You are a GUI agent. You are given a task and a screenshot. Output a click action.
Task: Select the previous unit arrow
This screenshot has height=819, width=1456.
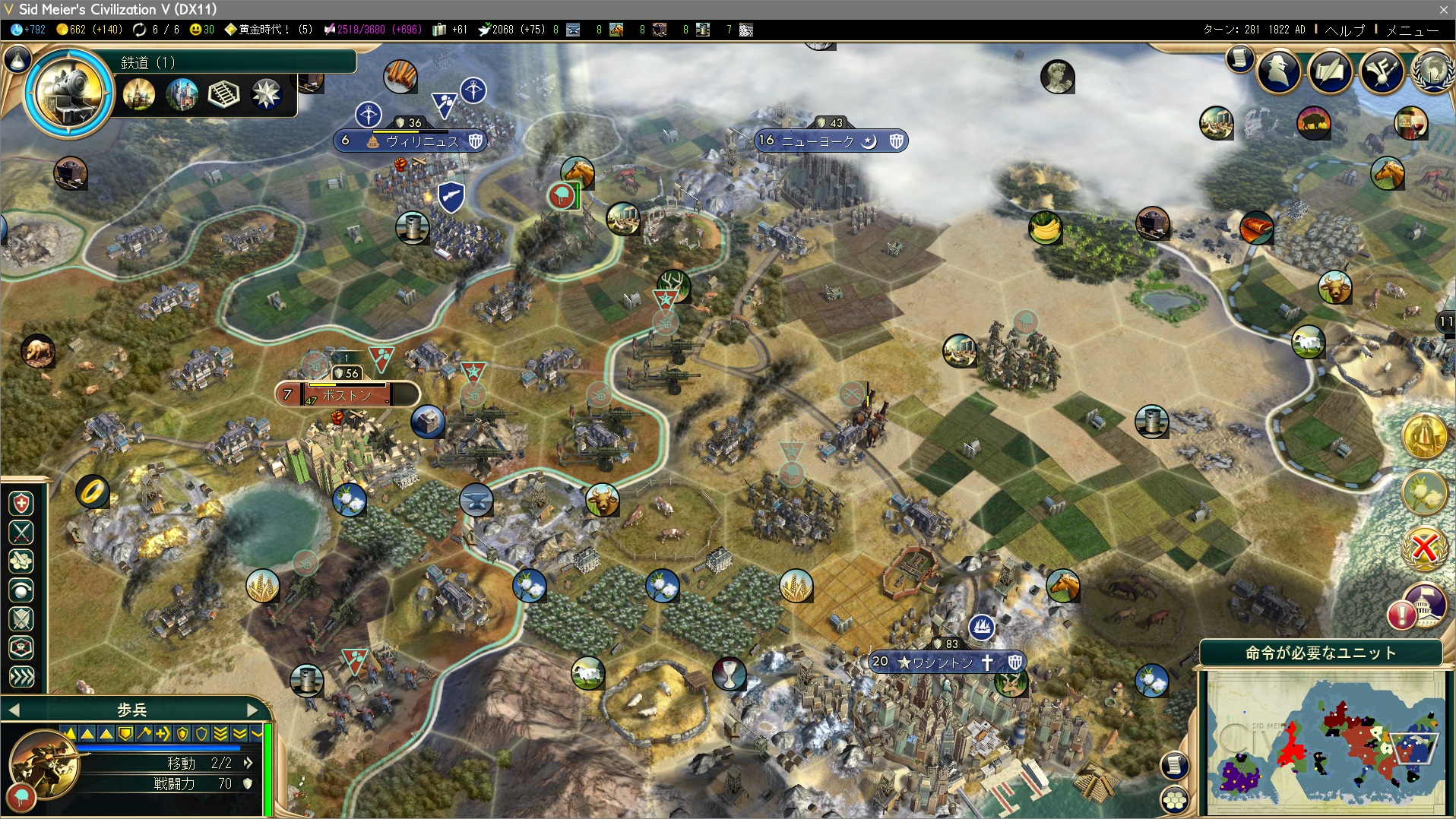14,710
